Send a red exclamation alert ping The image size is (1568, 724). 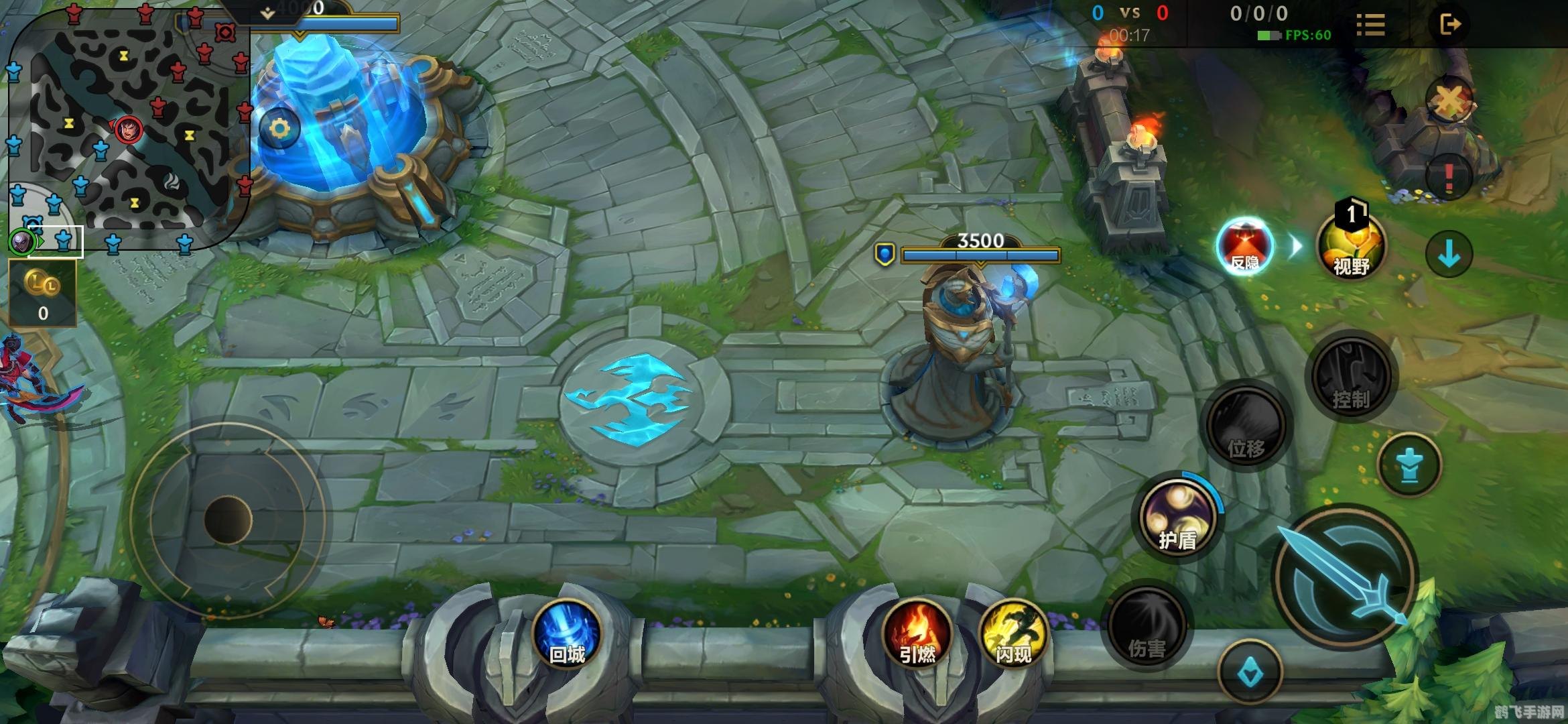[1449, 177]
